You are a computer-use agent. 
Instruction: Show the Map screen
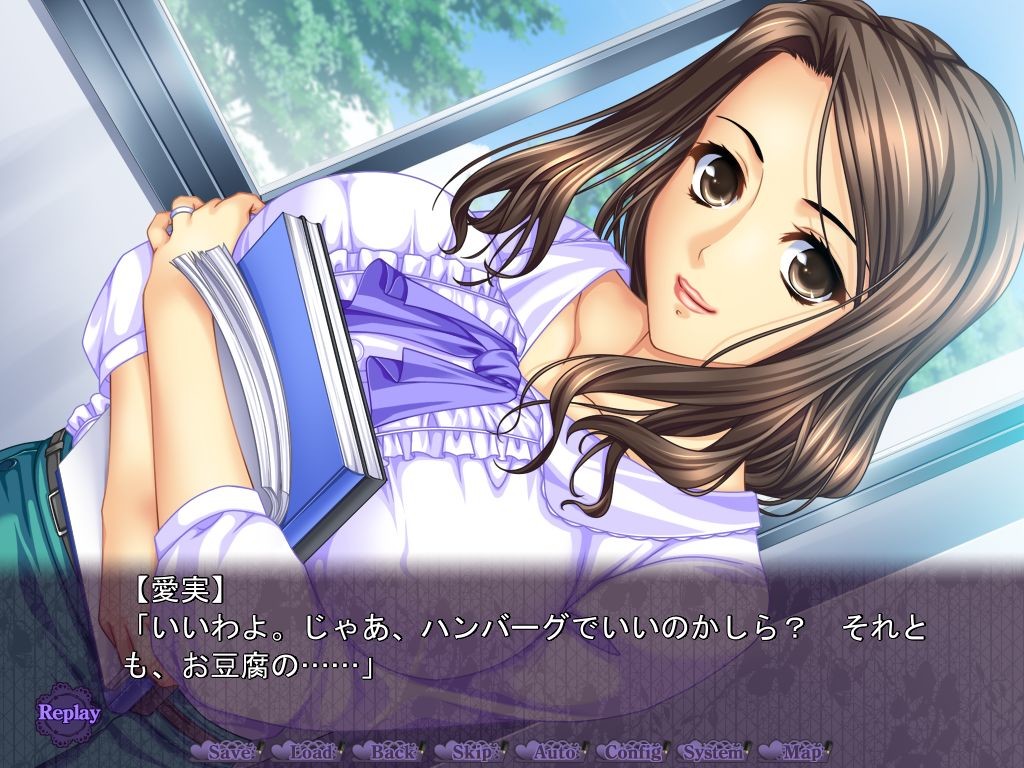click(799, 751)
